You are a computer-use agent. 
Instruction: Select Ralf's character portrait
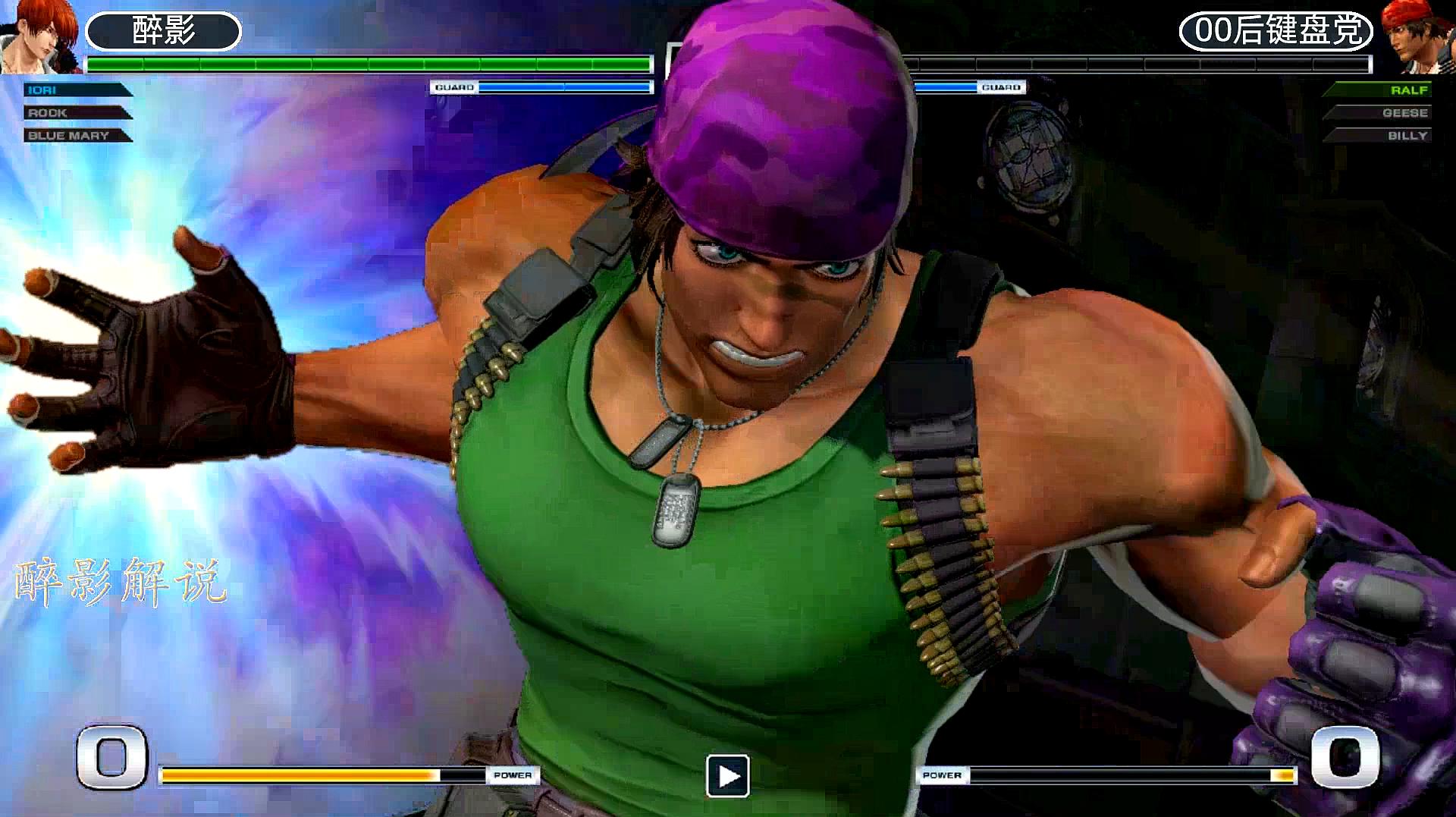(x=1417, y=38)
